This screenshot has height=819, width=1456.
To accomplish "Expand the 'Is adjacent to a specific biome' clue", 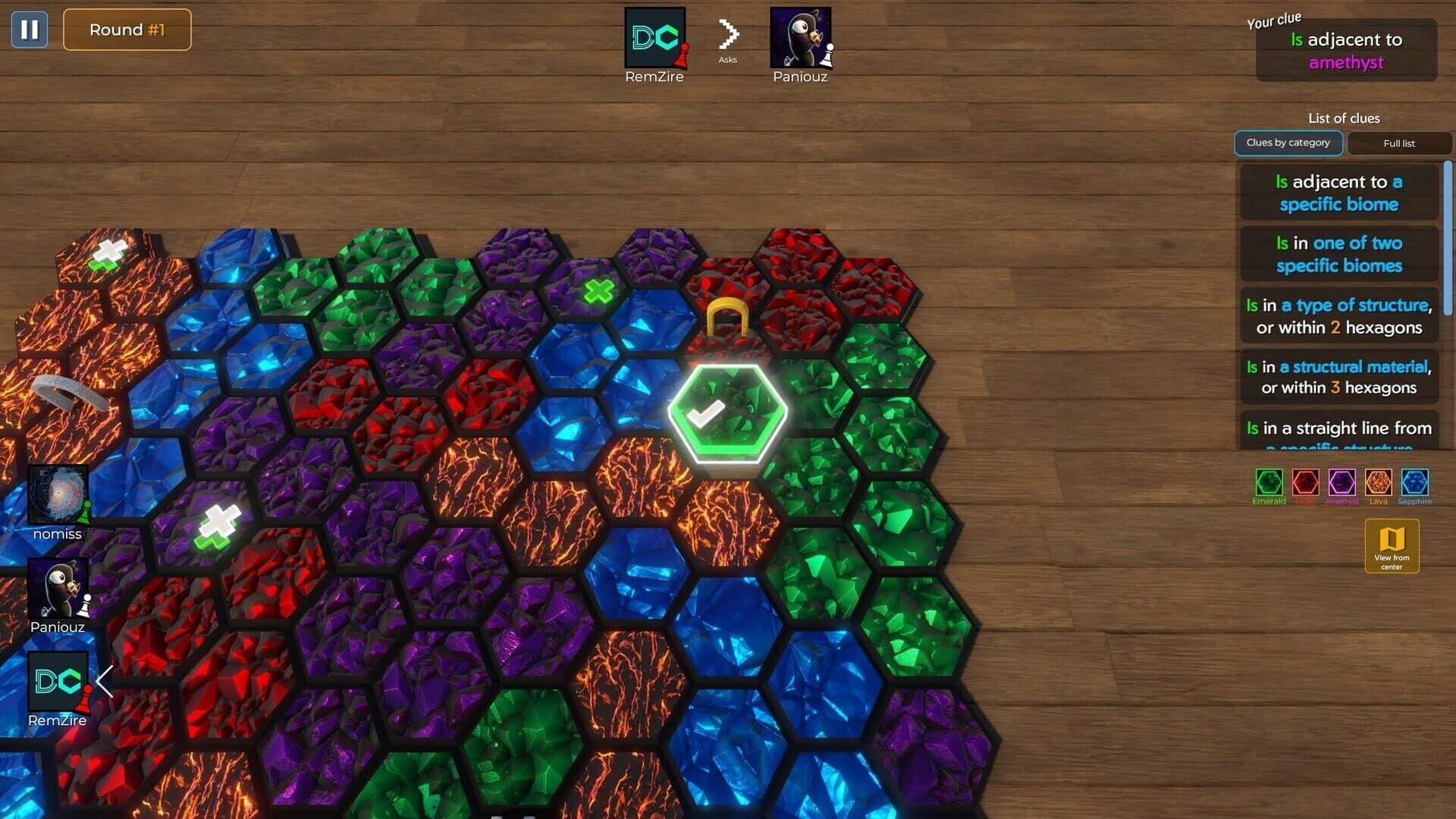I will pyautogui.click(x=1338, y=193).
